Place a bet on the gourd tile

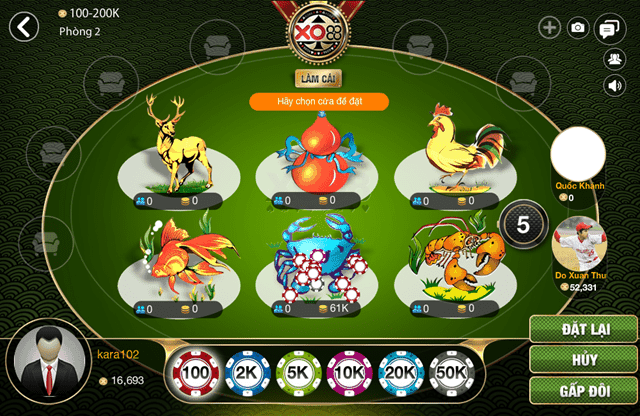point(317,162)
